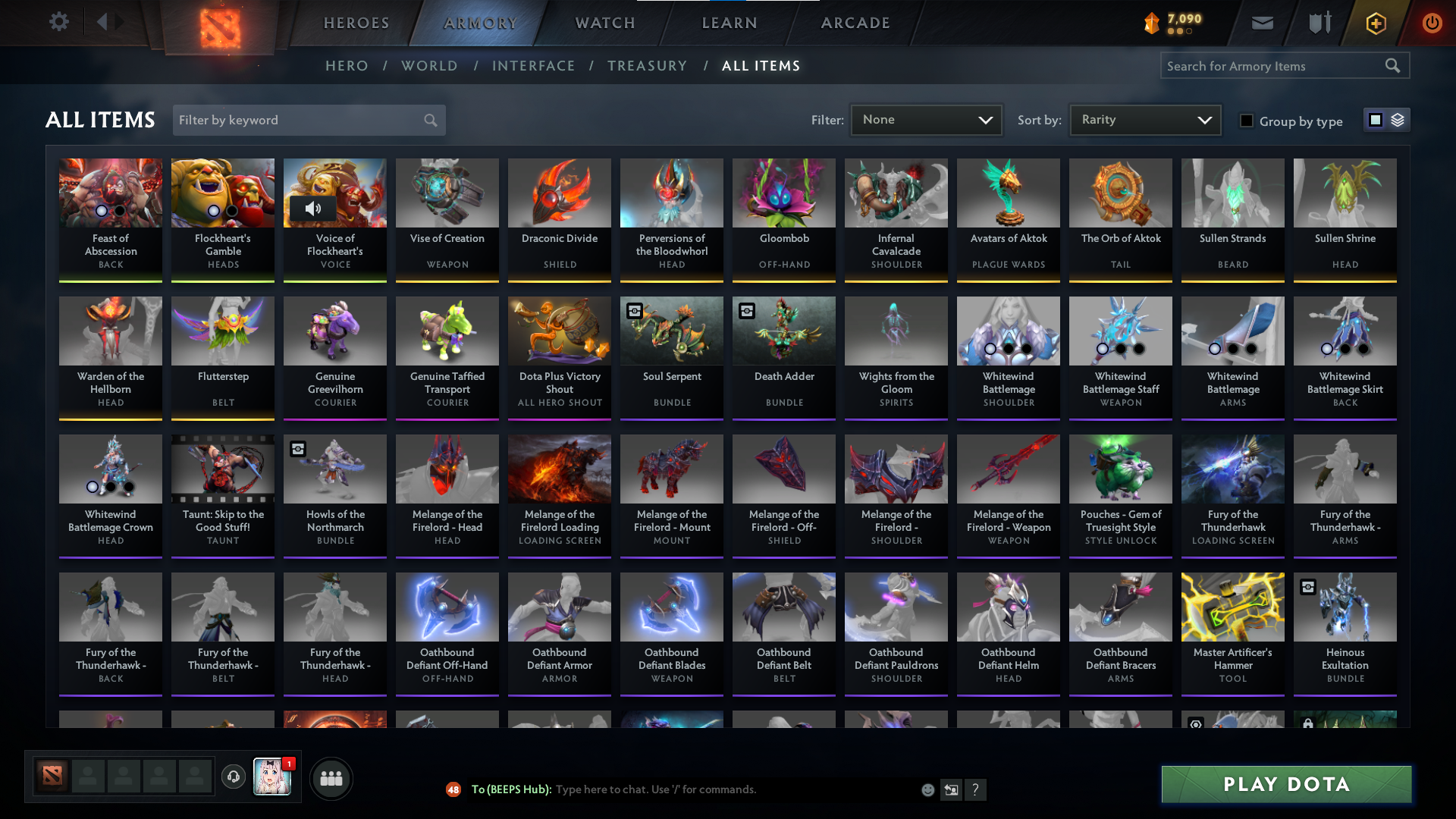Click the power button to log out
Screen dimensions: 1456x819
pos(1432,23)
